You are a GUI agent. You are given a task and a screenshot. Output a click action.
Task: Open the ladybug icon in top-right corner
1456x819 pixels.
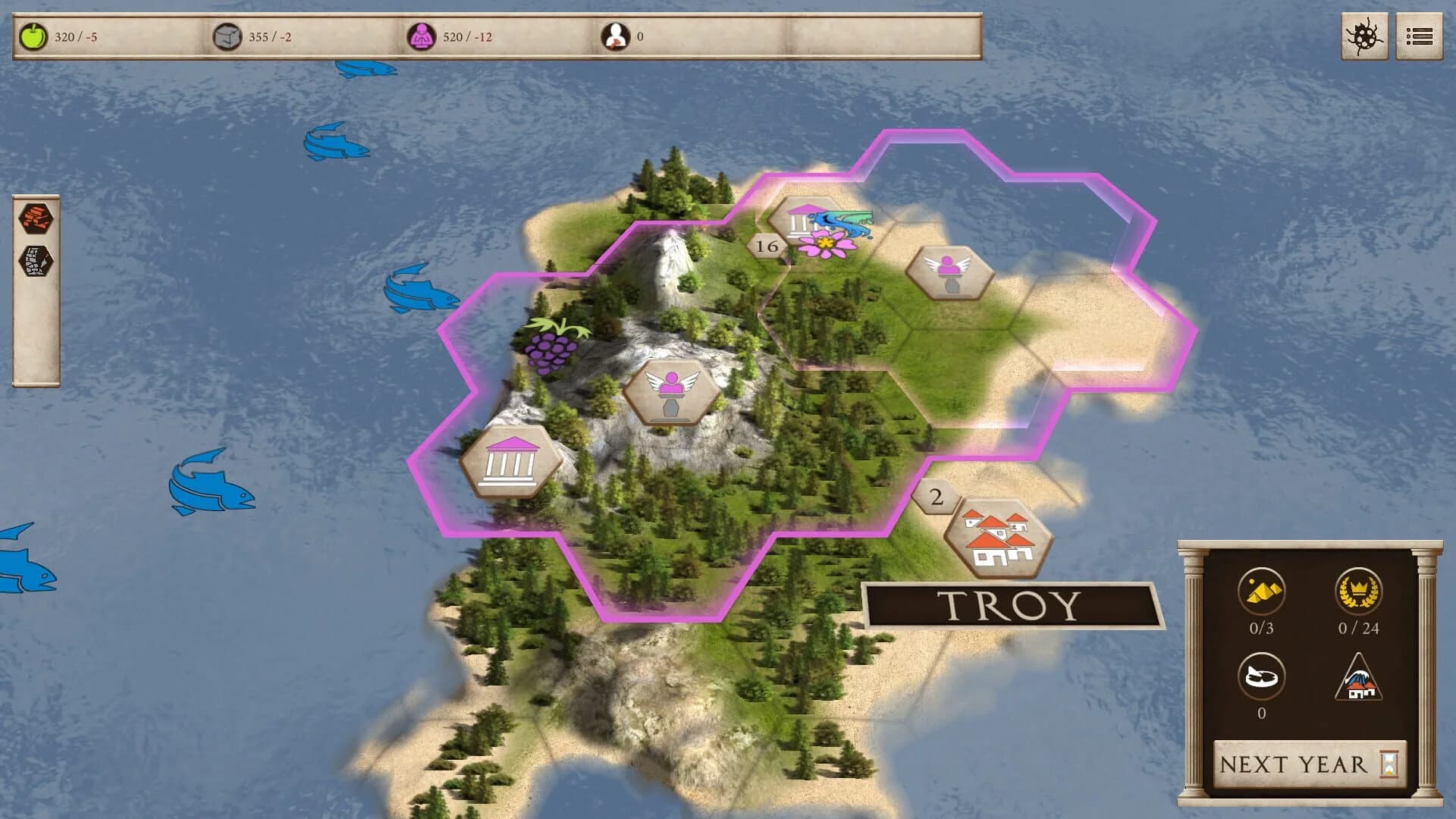(x=1370, y=34)
